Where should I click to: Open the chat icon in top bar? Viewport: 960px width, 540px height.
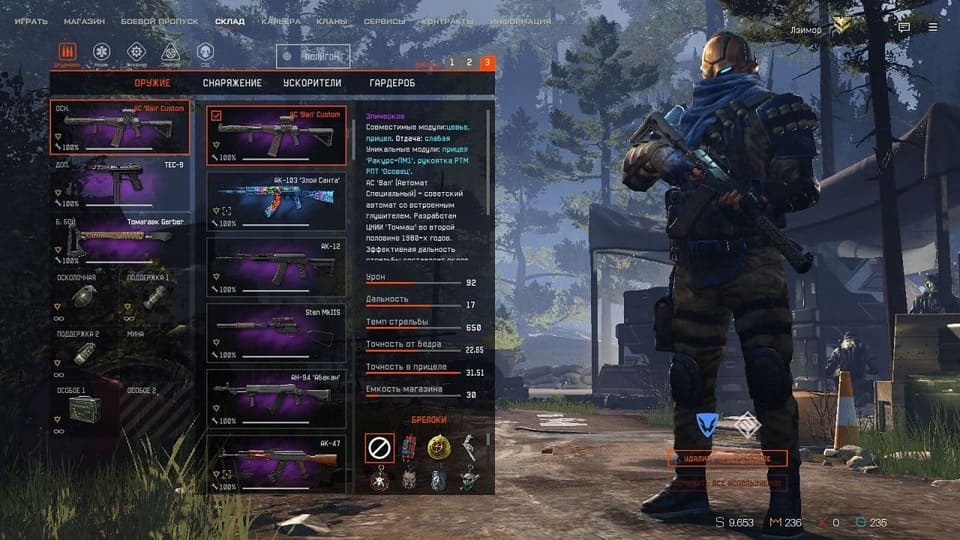tap(904, 28)
